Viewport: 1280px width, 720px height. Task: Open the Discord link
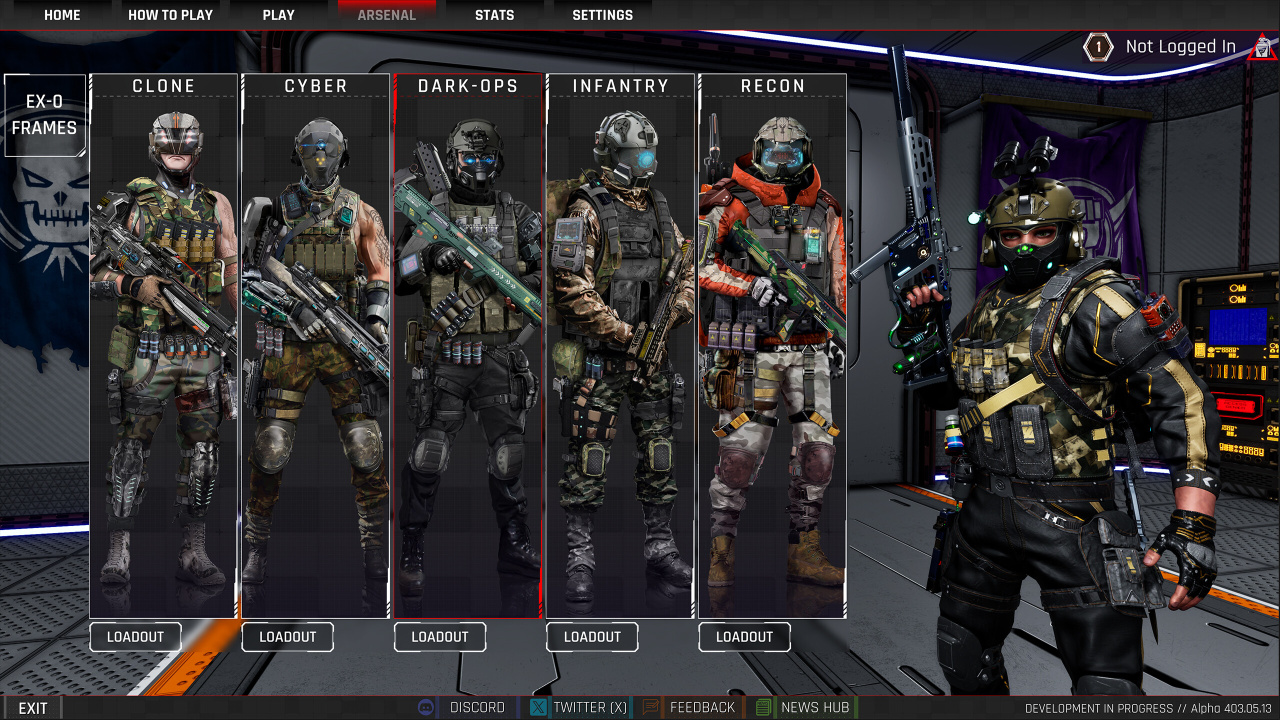(464, 707)
